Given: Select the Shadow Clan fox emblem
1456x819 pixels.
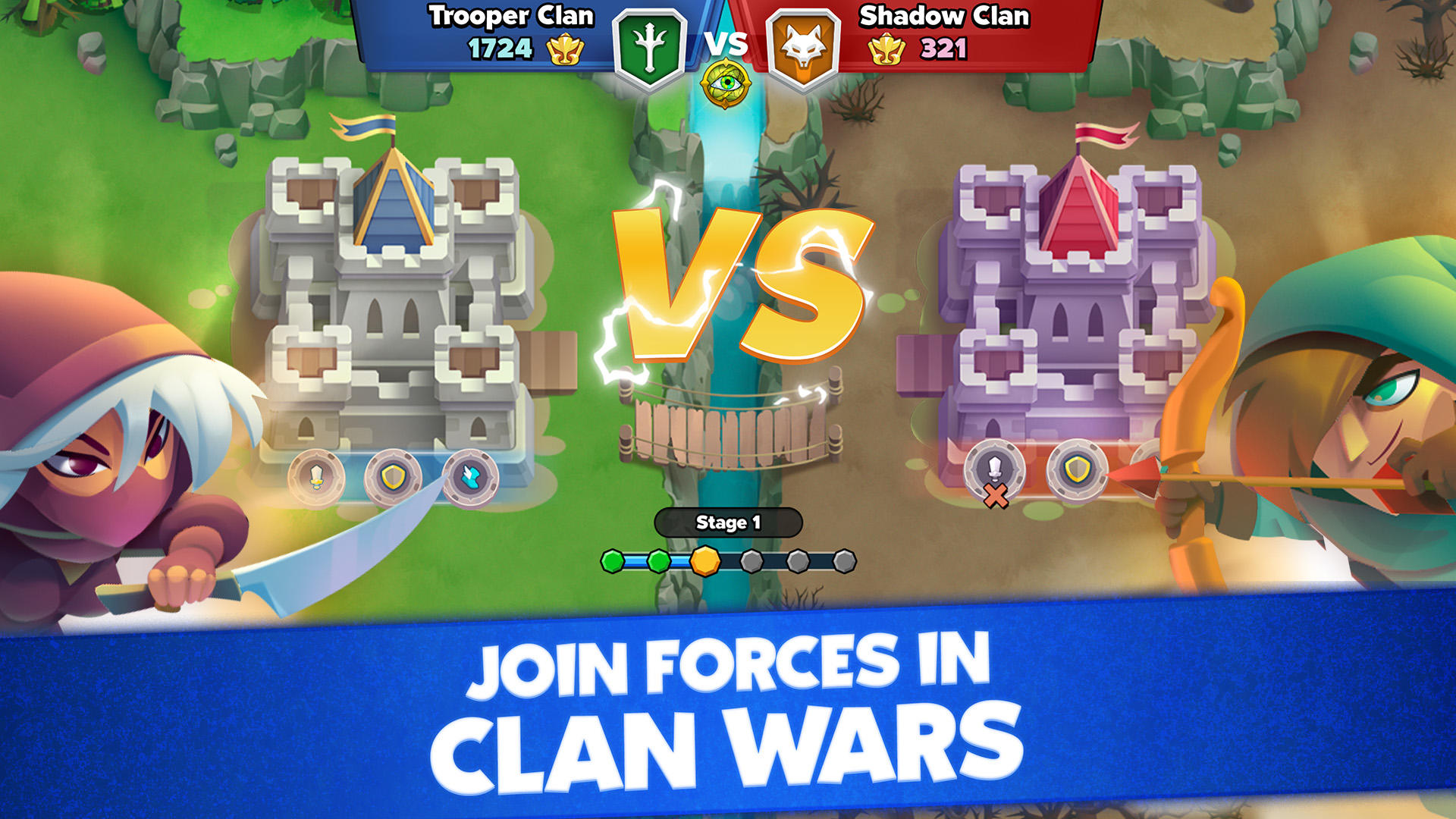Looking at the screenshot, I should point(802,45).
